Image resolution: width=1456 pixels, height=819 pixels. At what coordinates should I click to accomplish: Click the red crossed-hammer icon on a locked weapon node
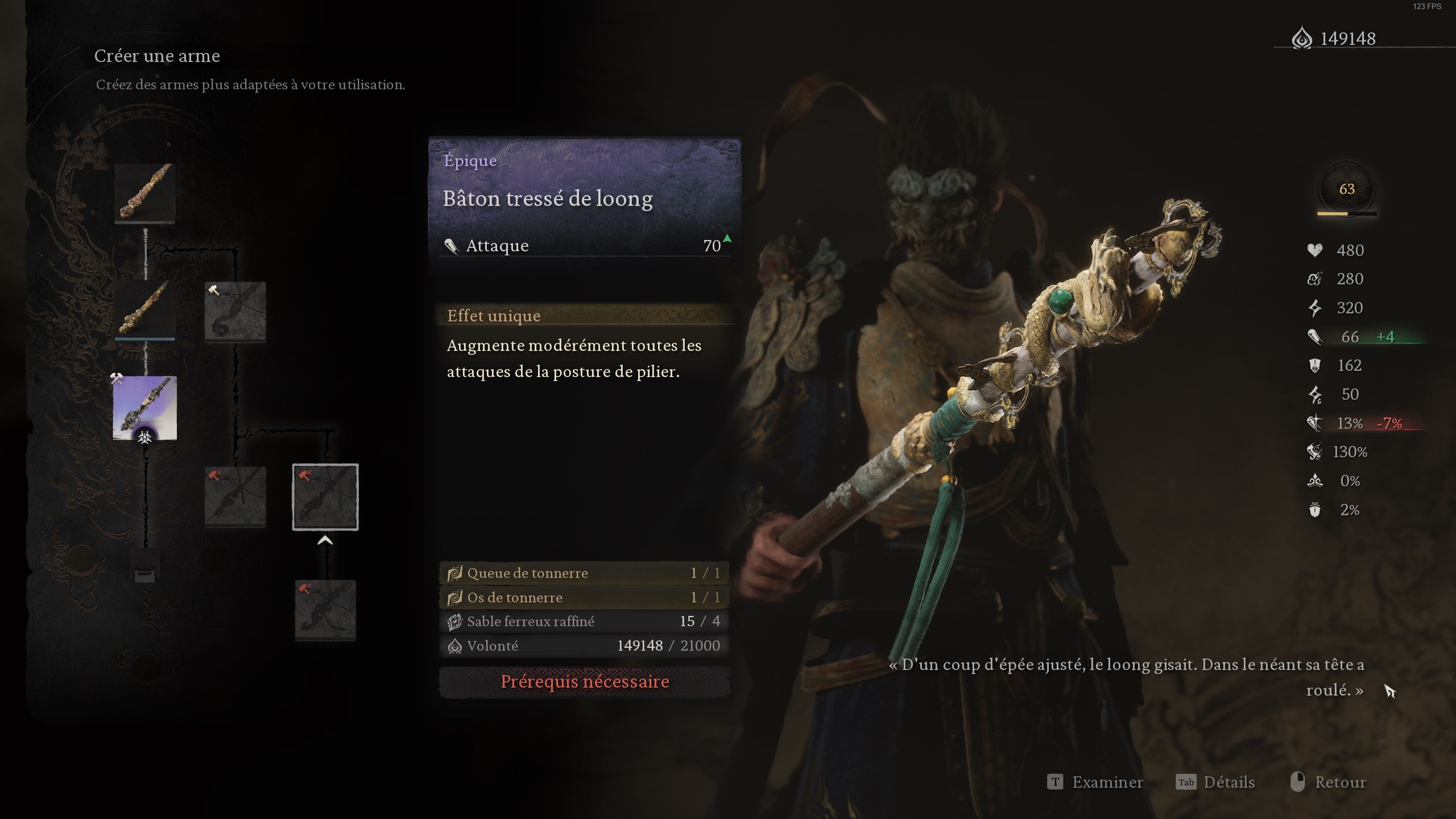(216, 477)
